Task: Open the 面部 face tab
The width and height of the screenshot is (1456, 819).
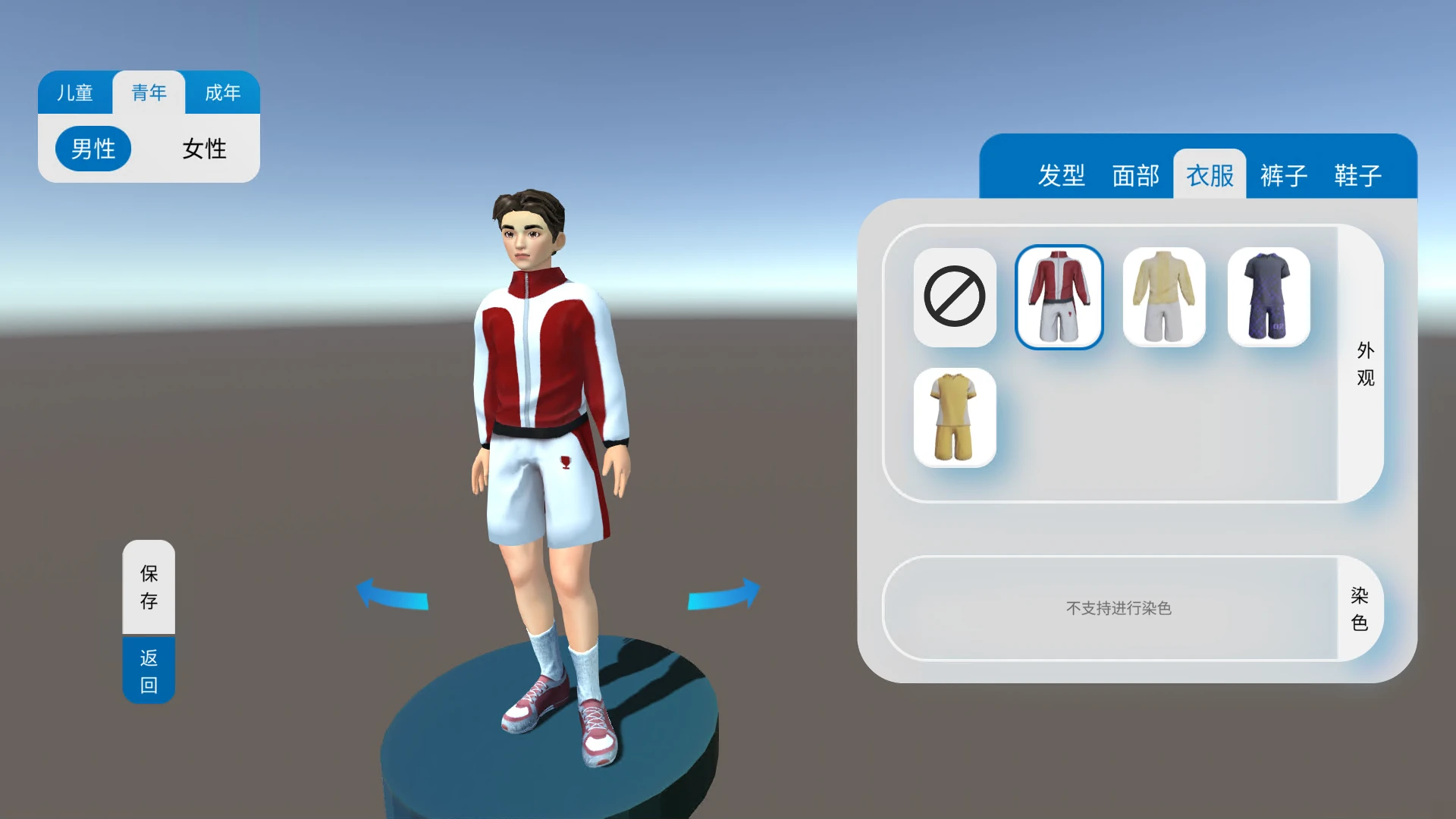Action: pyautogui.click(x=1135, y=175)
